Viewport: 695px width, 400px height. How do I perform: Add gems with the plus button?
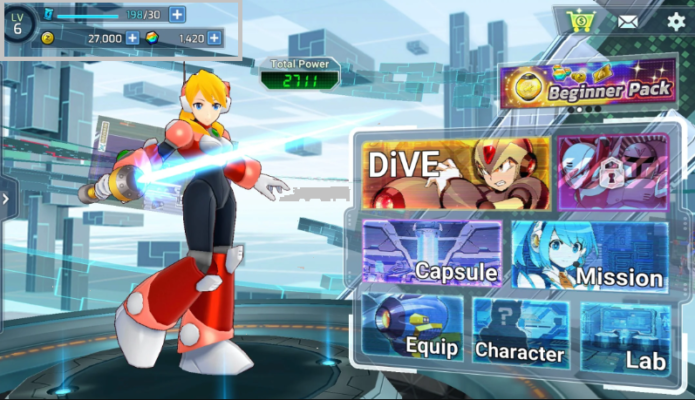(214, 38)
